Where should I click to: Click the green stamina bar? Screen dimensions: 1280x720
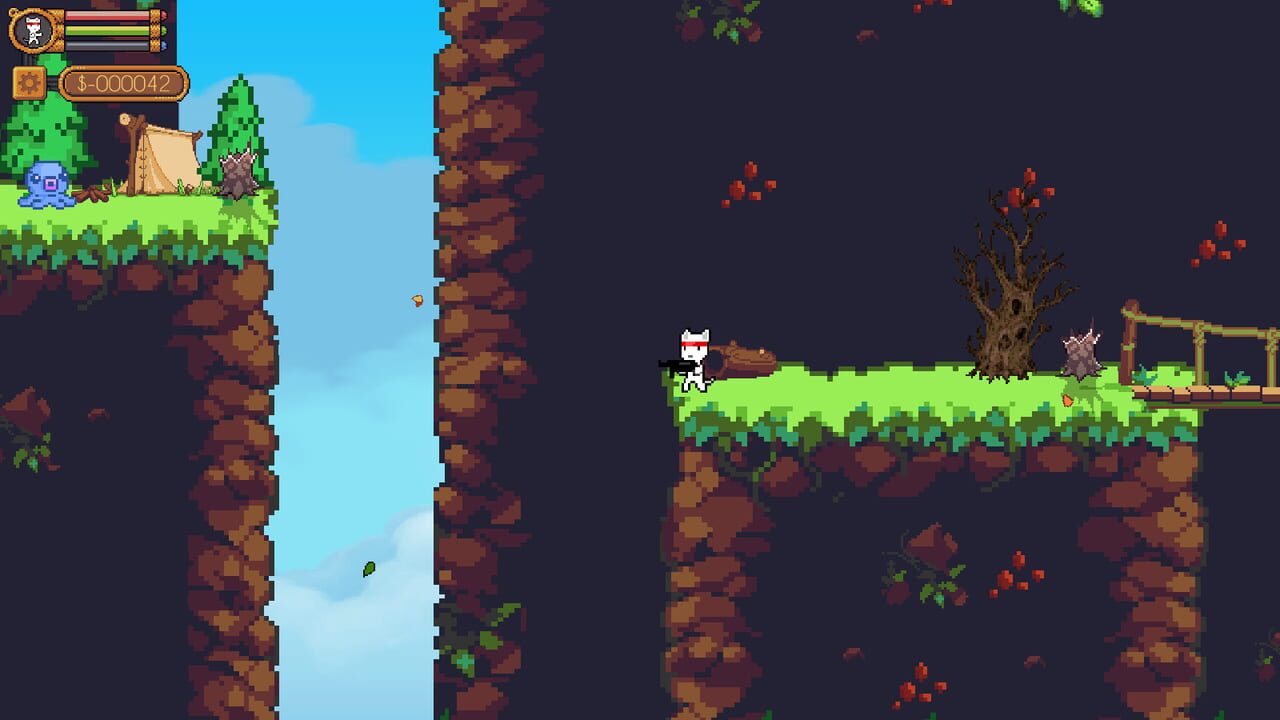click(x=105, y=29)
